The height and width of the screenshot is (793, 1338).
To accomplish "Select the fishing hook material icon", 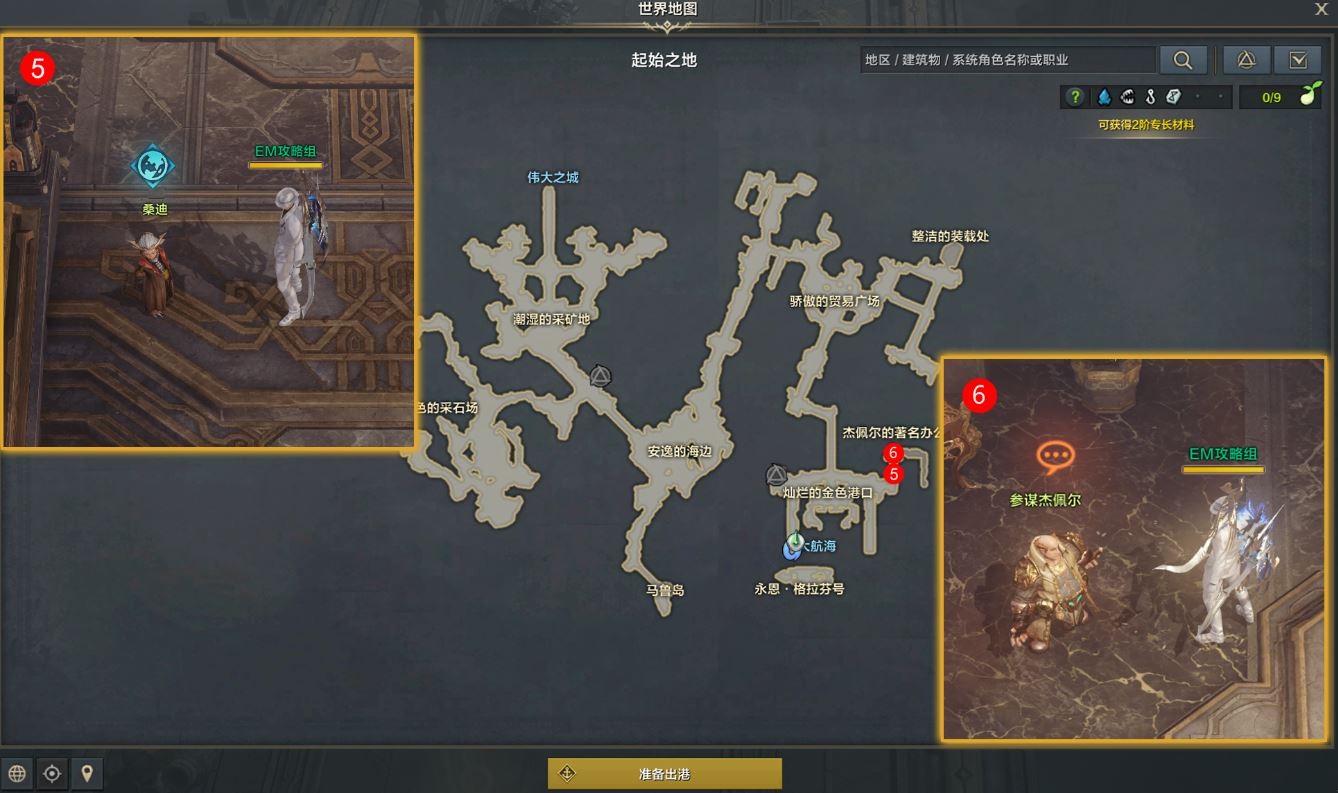I will [1151, 97].
